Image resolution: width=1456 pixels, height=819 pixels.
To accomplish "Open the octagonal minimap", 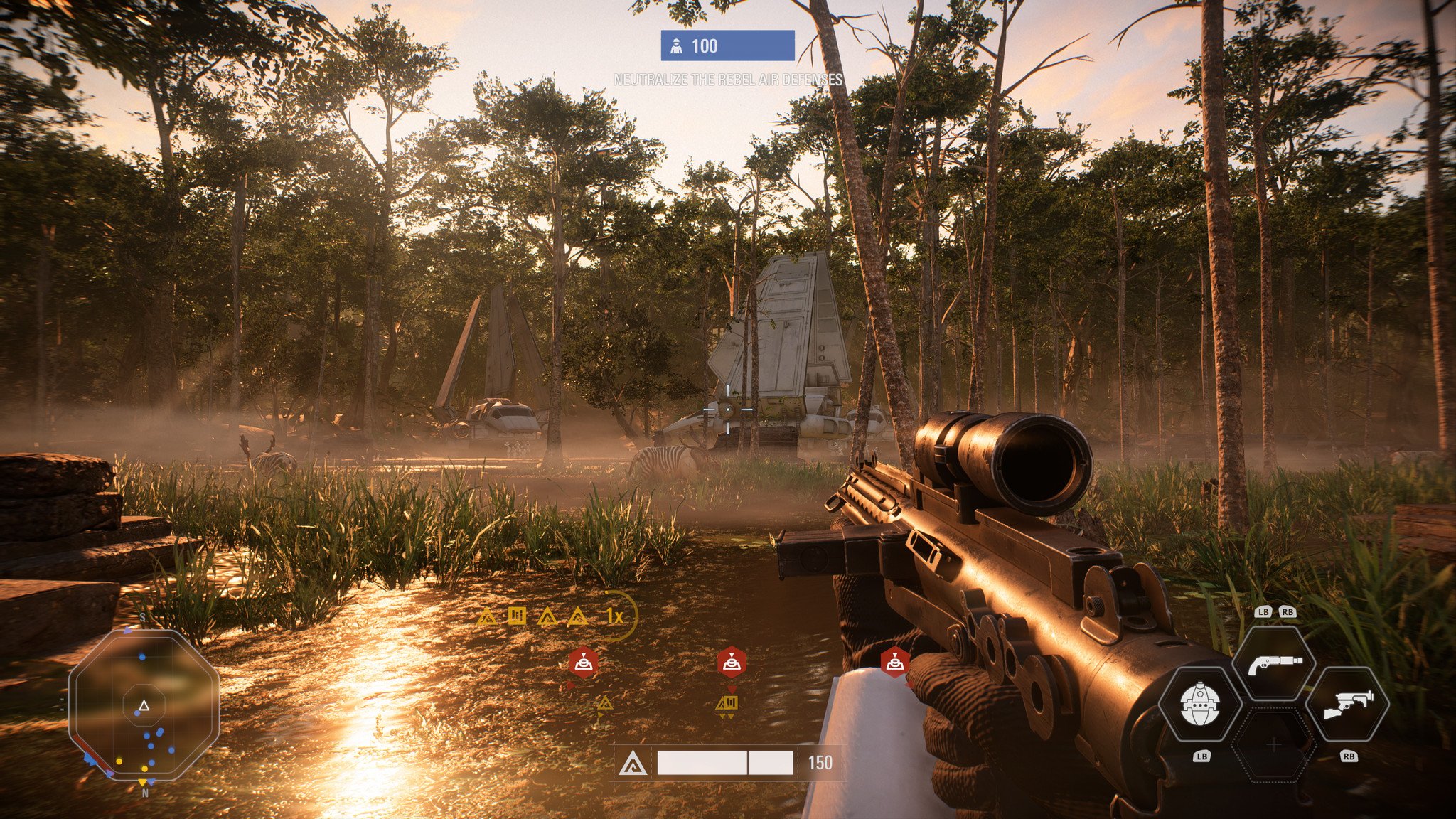I will (144, 705).
